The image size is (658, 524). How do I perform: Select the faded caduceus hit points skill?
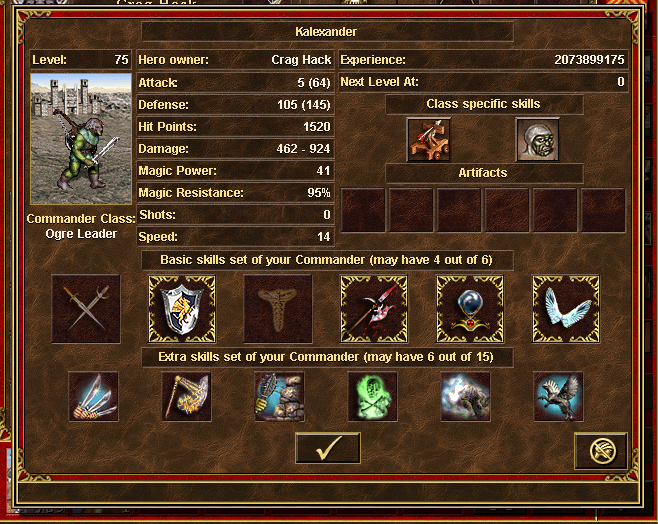278,309
